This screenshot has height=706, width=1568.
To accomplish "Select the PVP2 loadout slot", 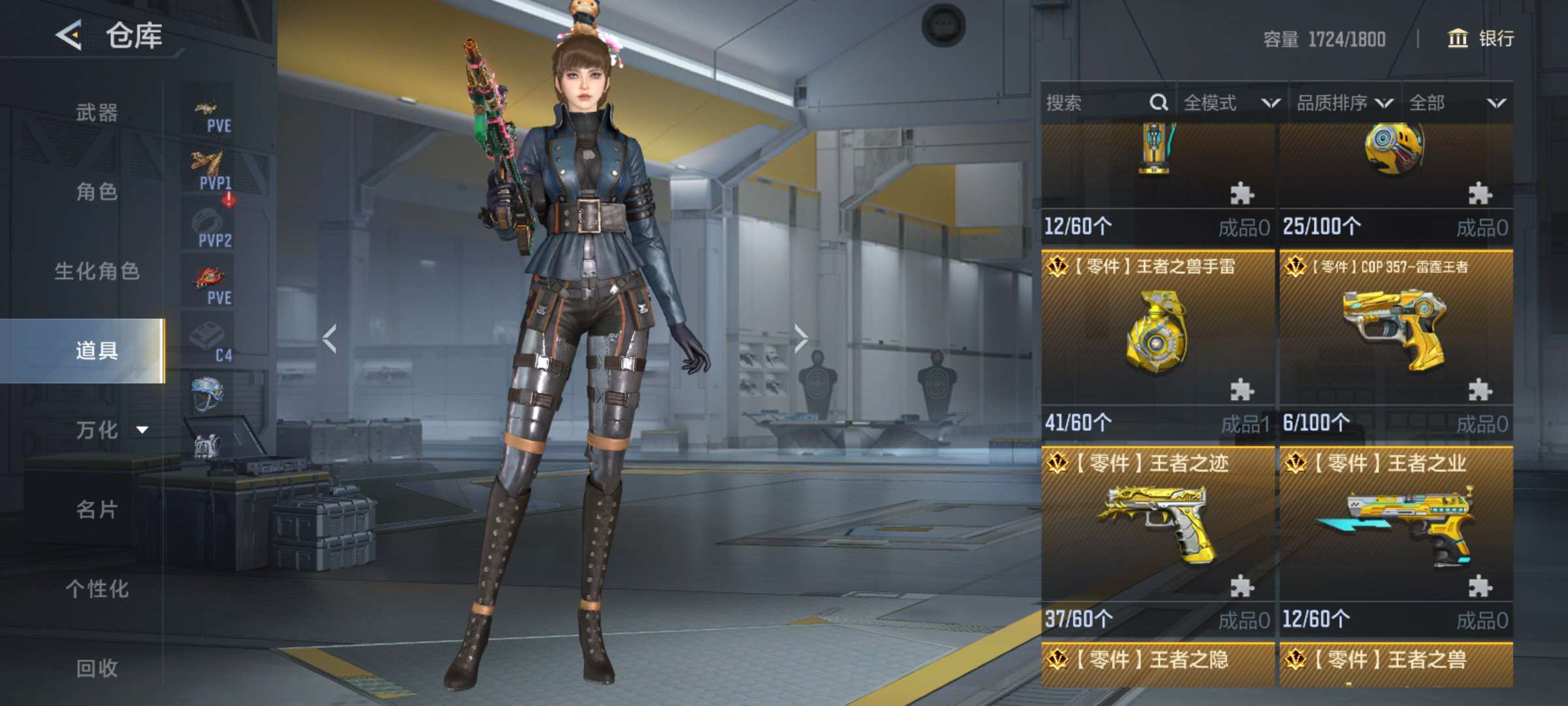I will pyautogui.click(x=210, y=228).
